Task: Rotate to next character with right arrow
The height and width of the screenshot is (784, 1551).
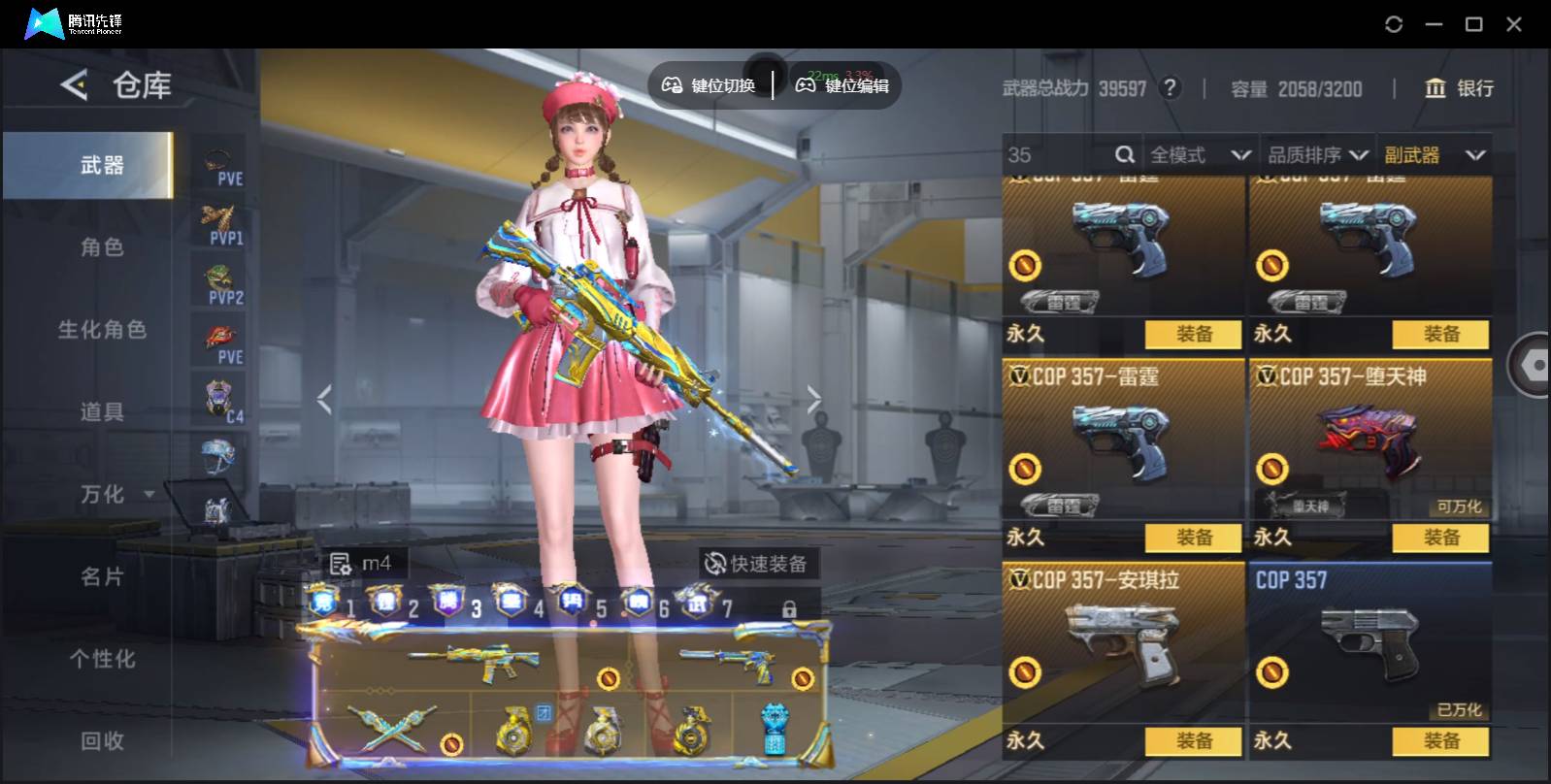Action: point(813,399)
